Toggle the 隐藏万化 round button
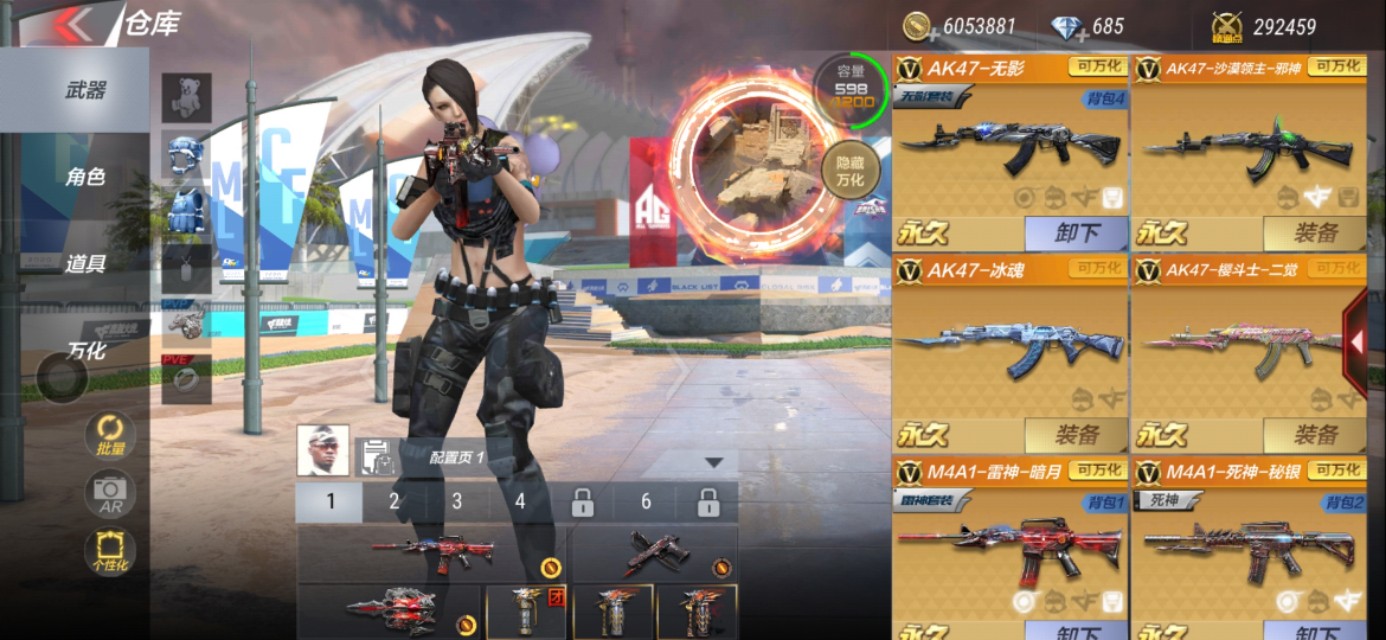This screenshot has width=1386, height=640. tap(849, 171)
